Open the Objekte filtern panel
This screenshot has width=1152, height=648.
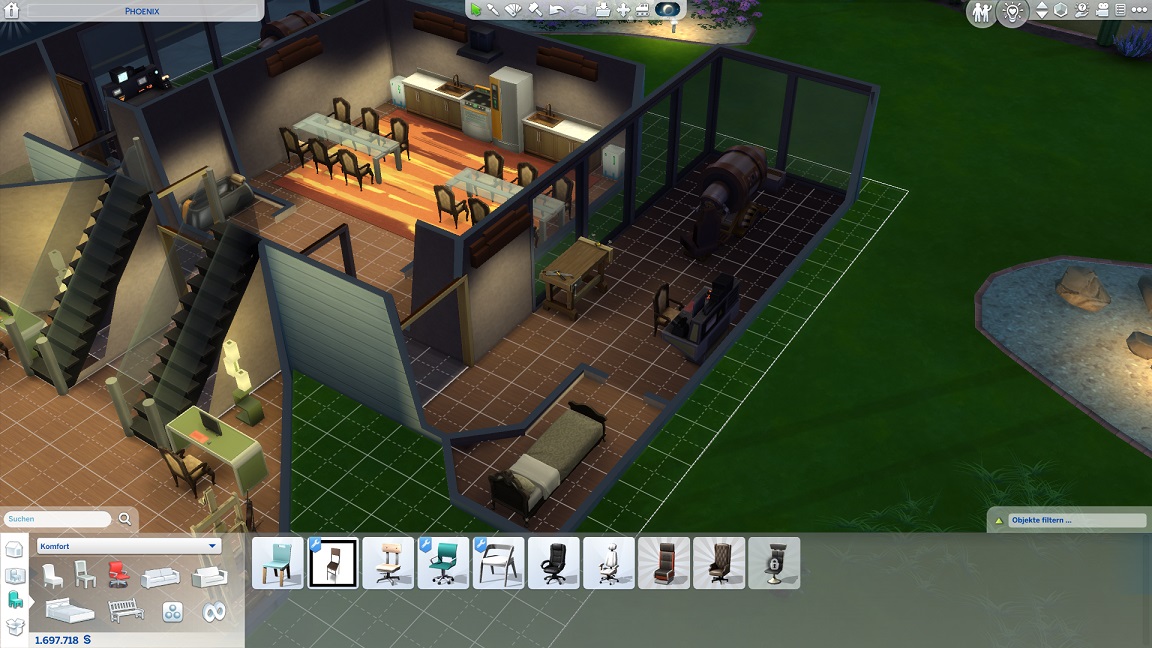point(1067,521)
